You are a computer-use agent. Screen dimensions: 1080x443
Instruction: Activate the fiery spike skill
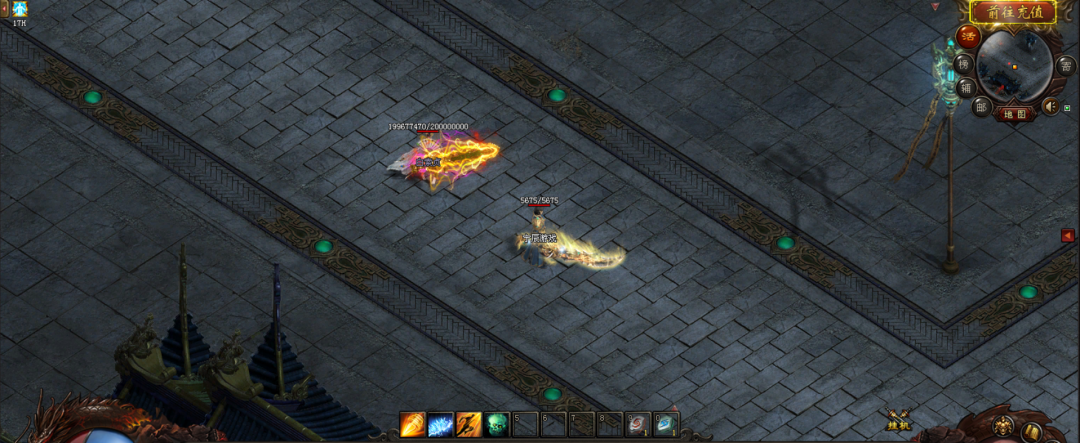[x=412, y=425]
